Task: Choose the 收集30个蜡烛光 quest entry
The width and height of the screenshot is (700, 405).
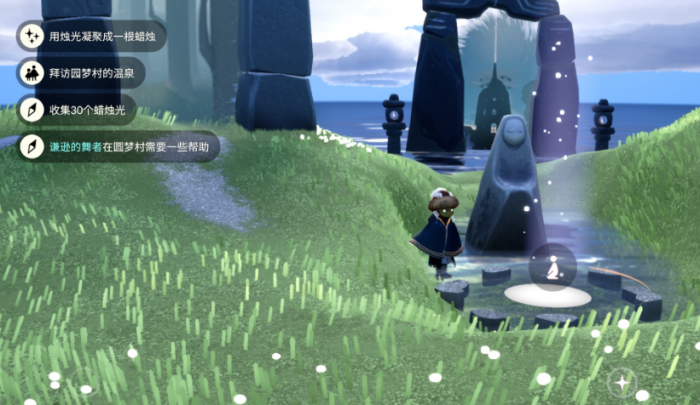Action: click(x=78, y=110)
